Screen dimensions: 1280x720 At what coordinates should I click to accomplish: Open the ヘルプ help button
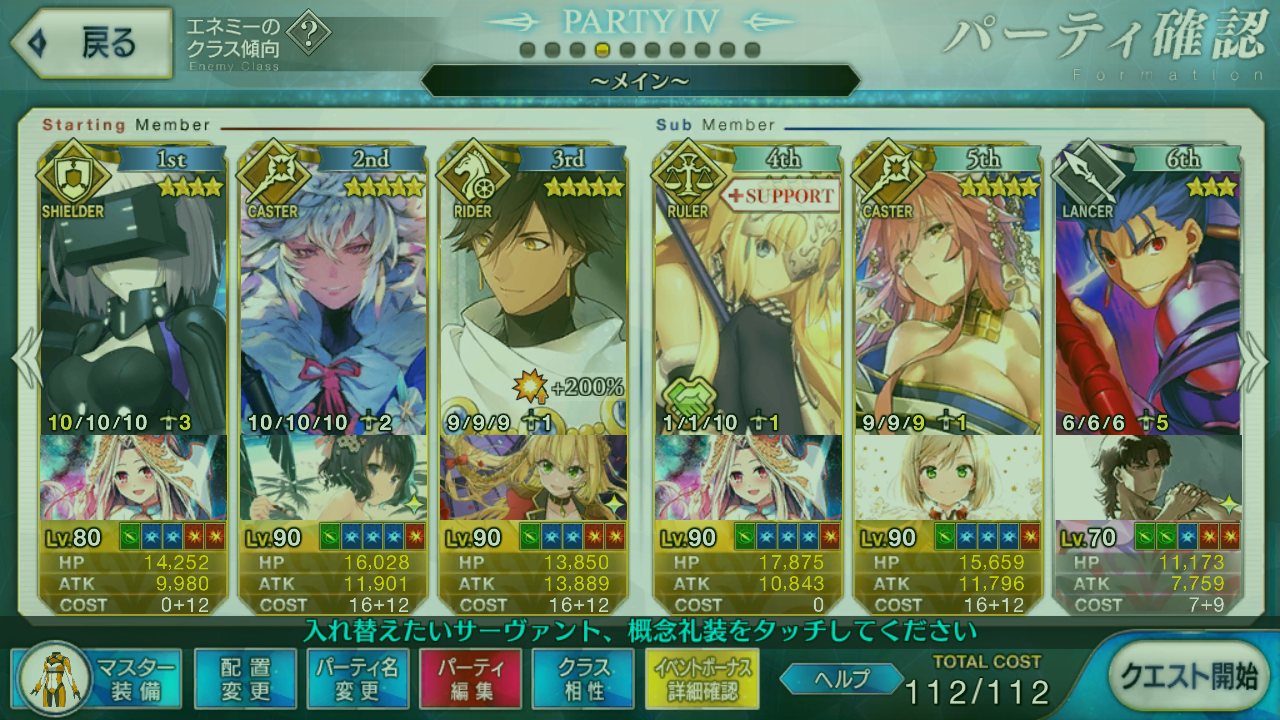coord(841,678)
